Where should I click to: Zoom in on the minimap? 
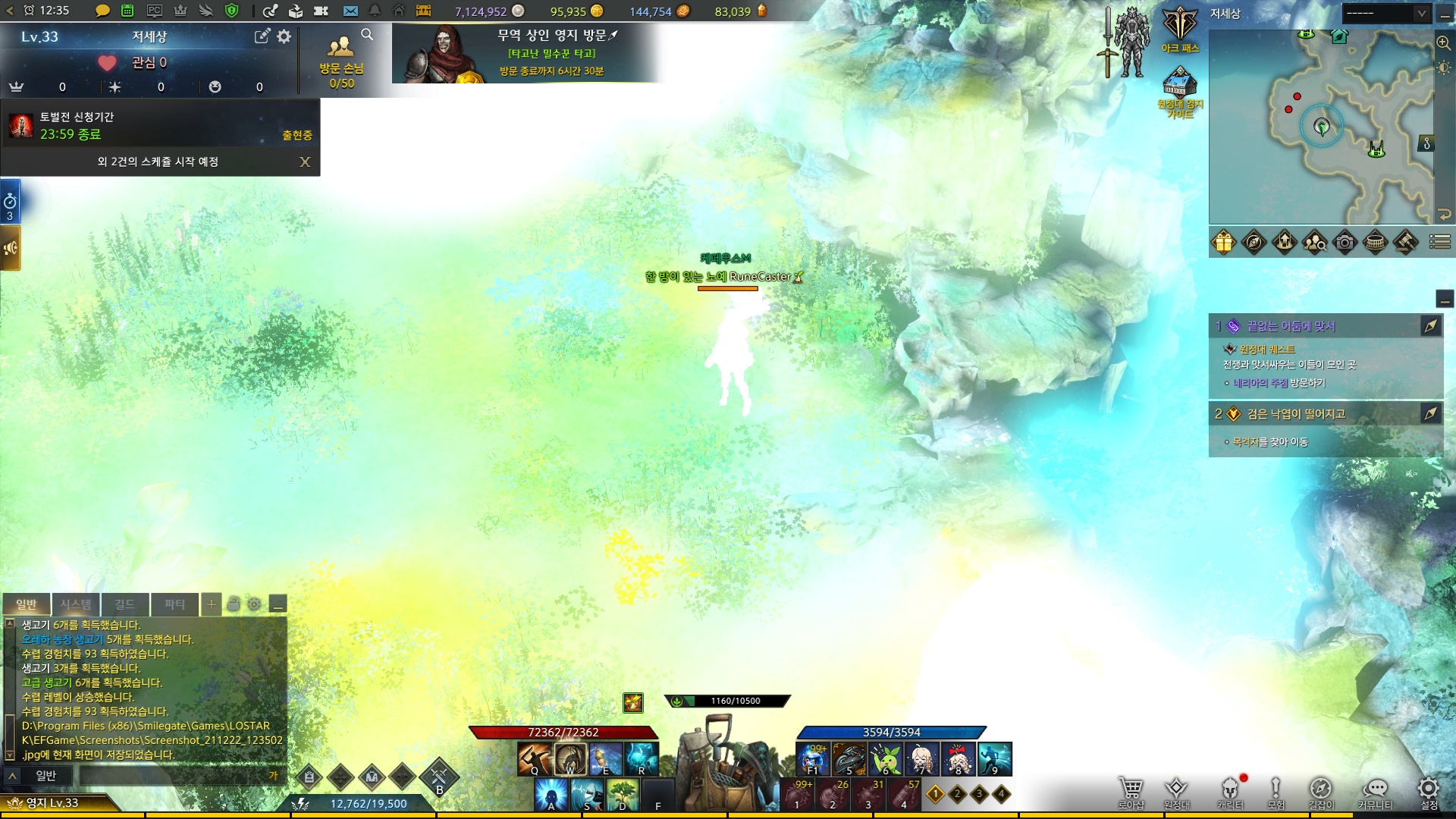coord(1443,43)
